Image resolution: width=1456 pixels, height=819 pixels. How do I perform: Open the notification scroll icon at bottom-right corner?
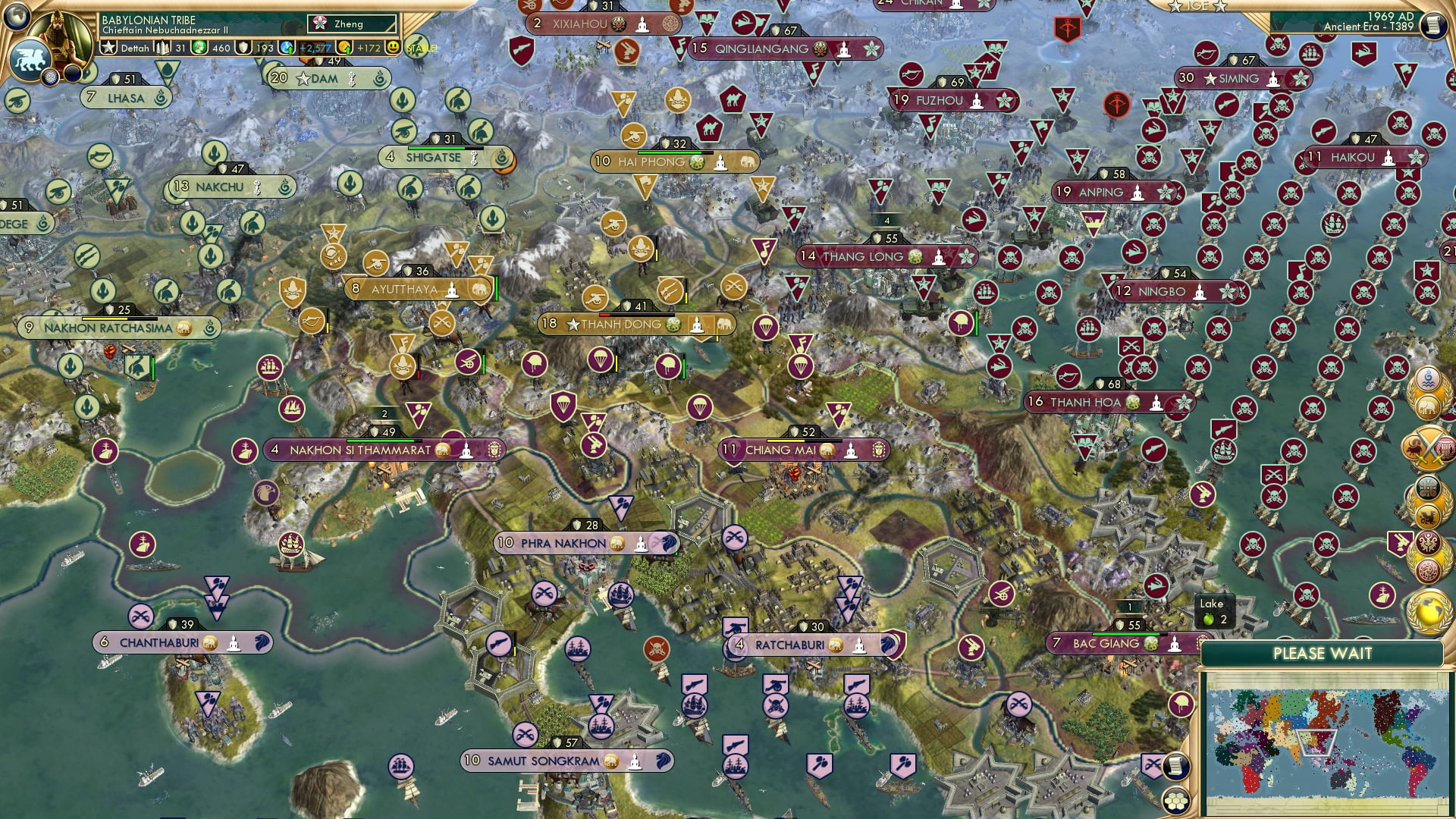click(x=1176, y=766)
